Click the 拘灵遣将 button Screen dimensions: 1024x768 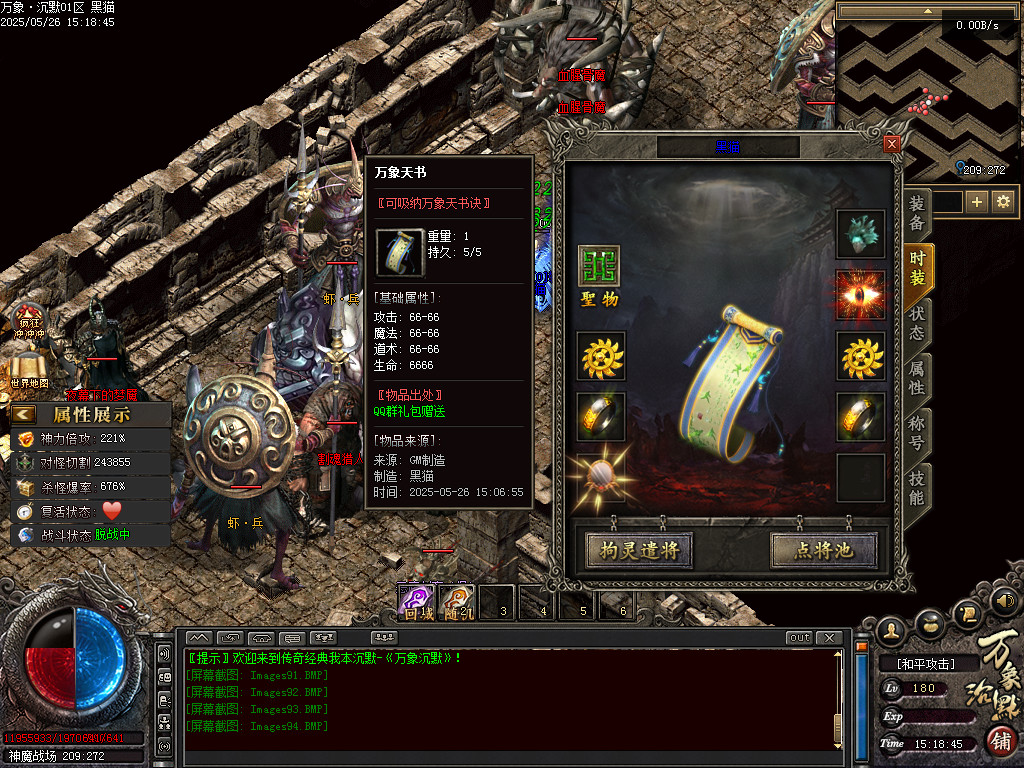tap(639, 550)
